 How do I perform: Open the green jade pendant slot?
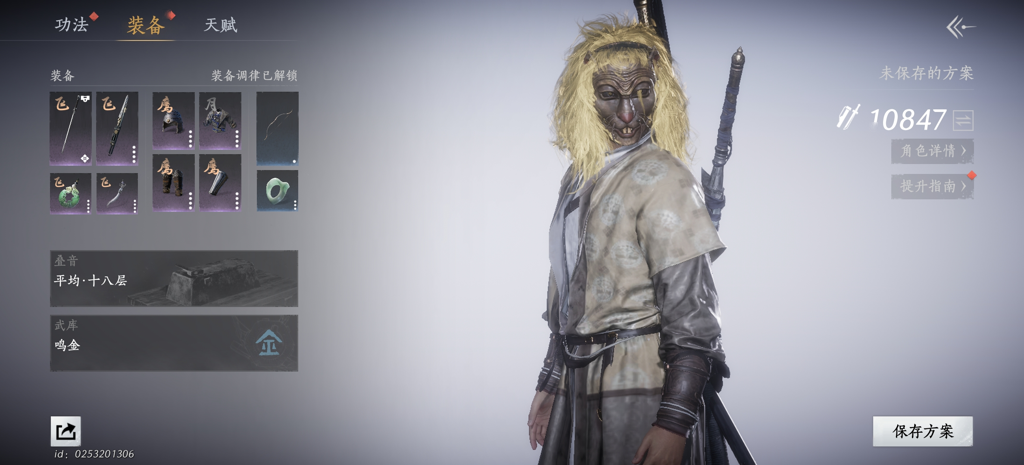[70, 192]
